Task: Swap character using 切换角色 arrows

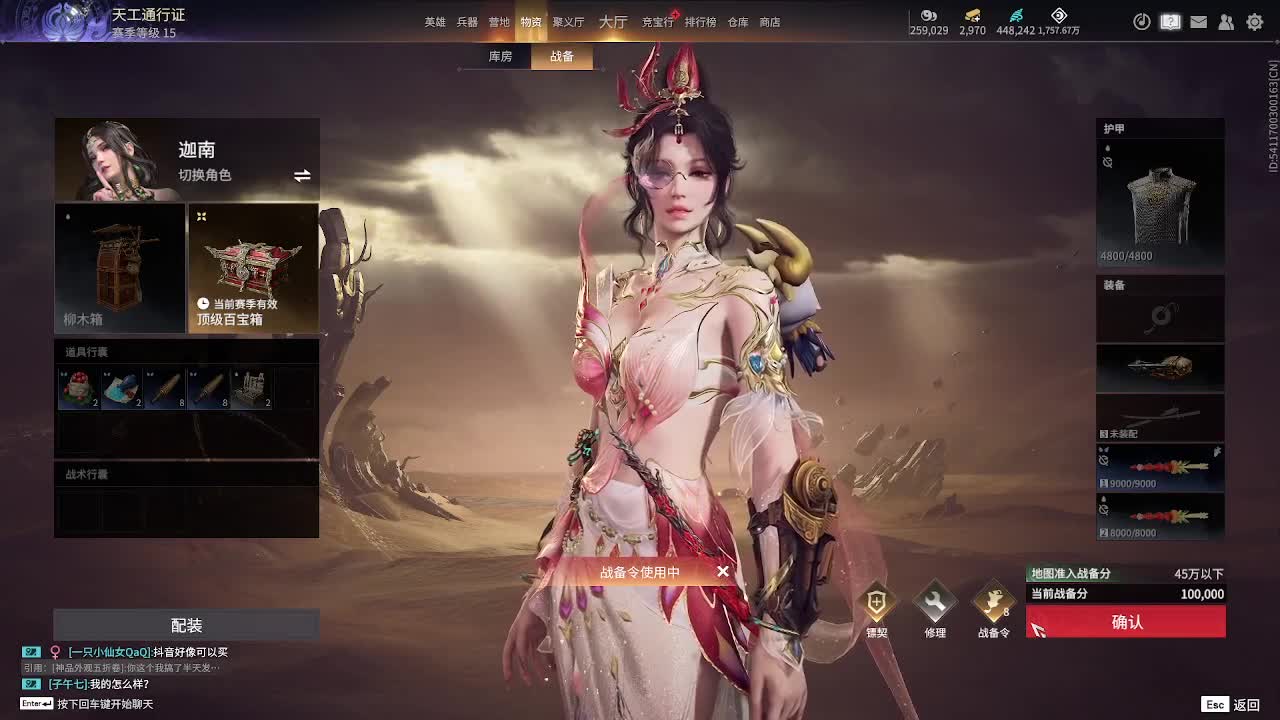Action: pos(302,176)
